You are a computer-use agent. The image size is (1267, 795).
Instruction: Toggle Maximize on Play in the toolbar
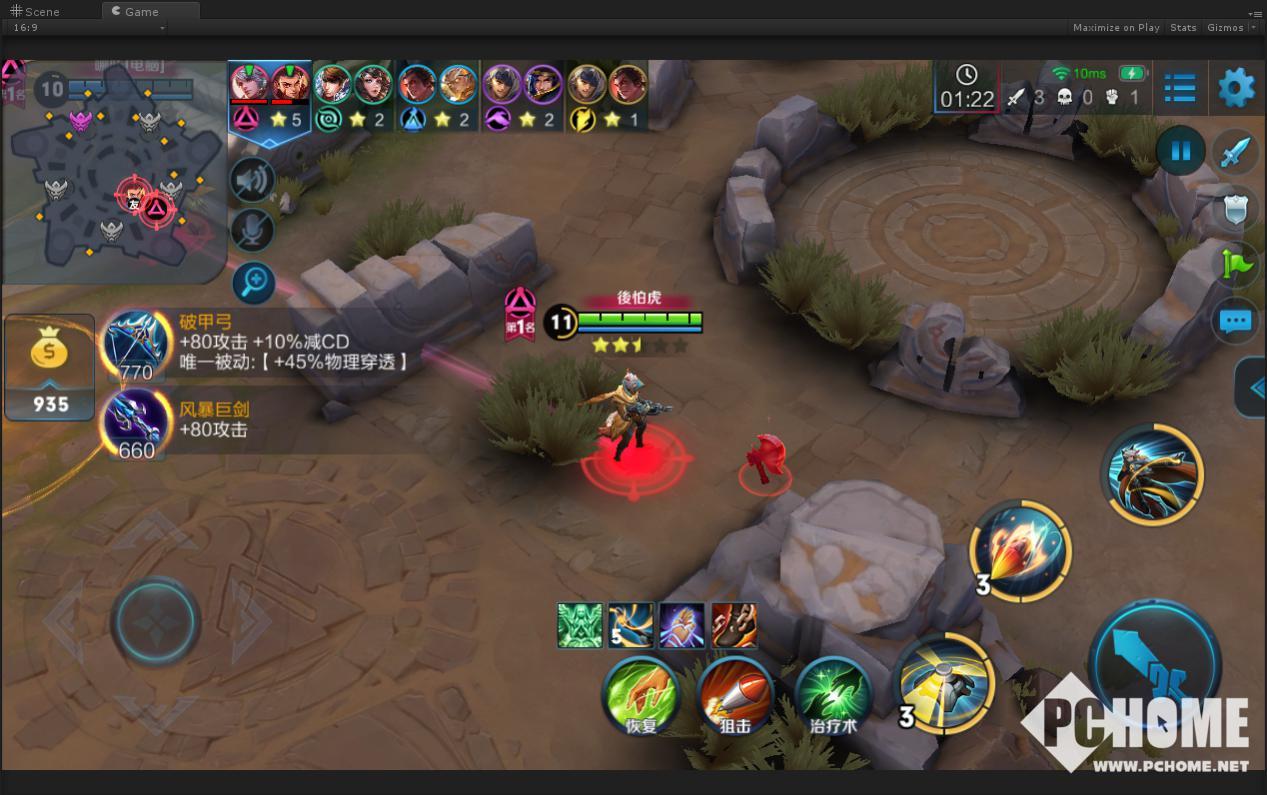[1116, 28]
